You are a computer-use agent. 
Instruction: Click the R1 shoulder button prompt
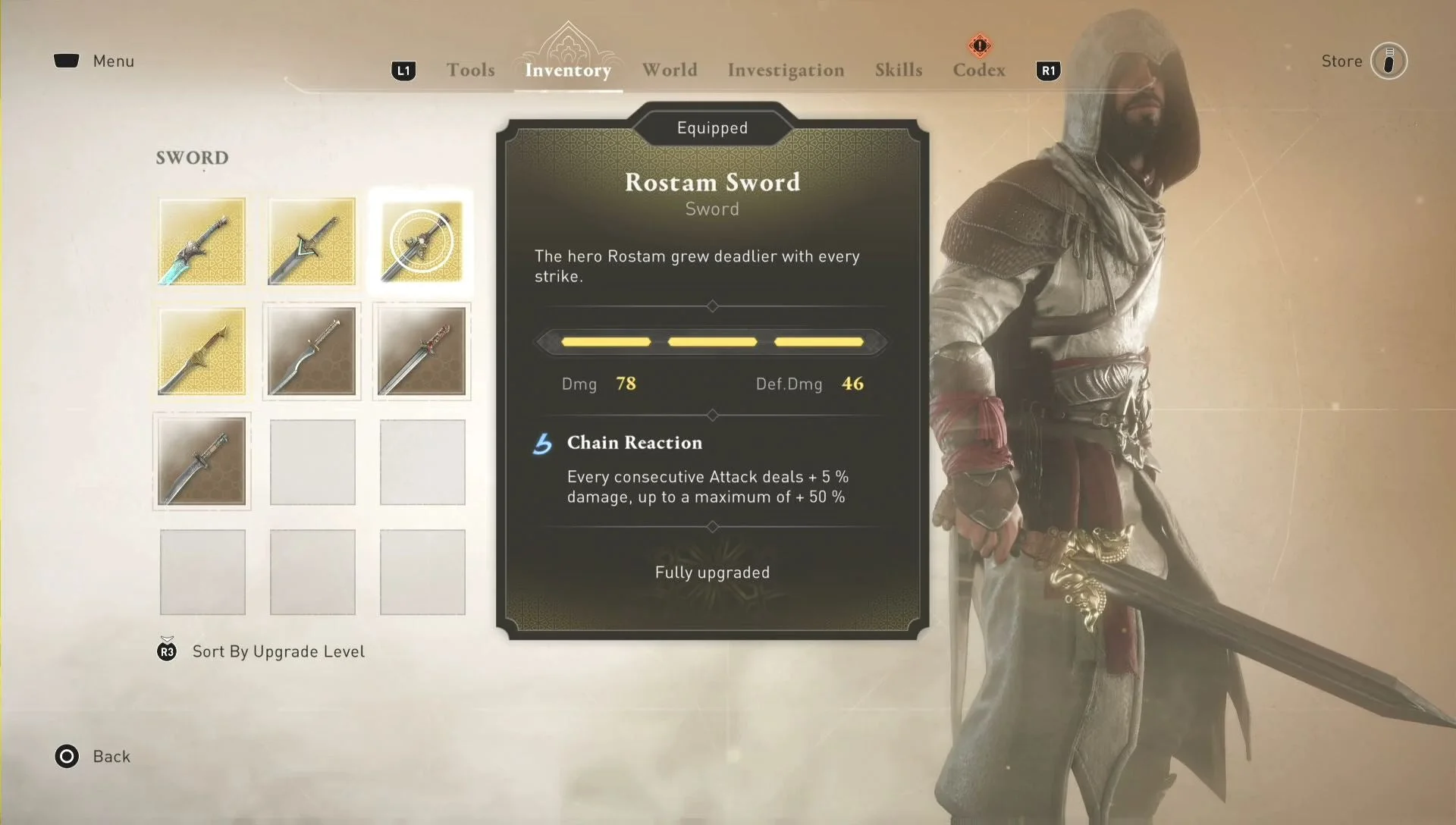click(1049, 70)
